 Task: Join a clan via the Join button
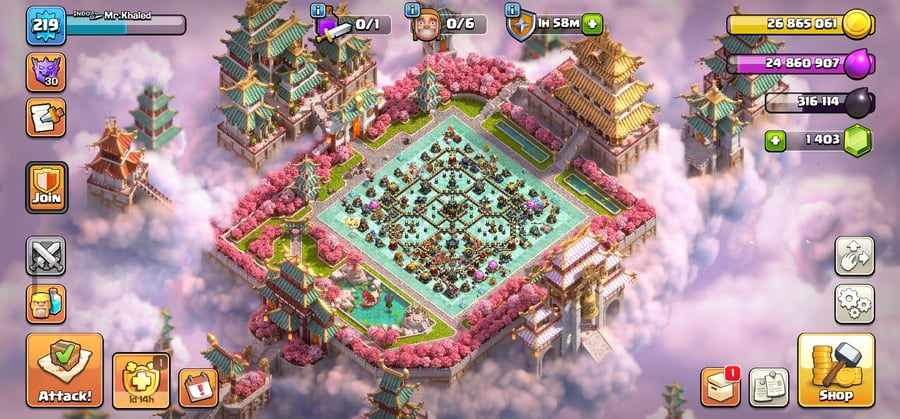click(46, 187)
